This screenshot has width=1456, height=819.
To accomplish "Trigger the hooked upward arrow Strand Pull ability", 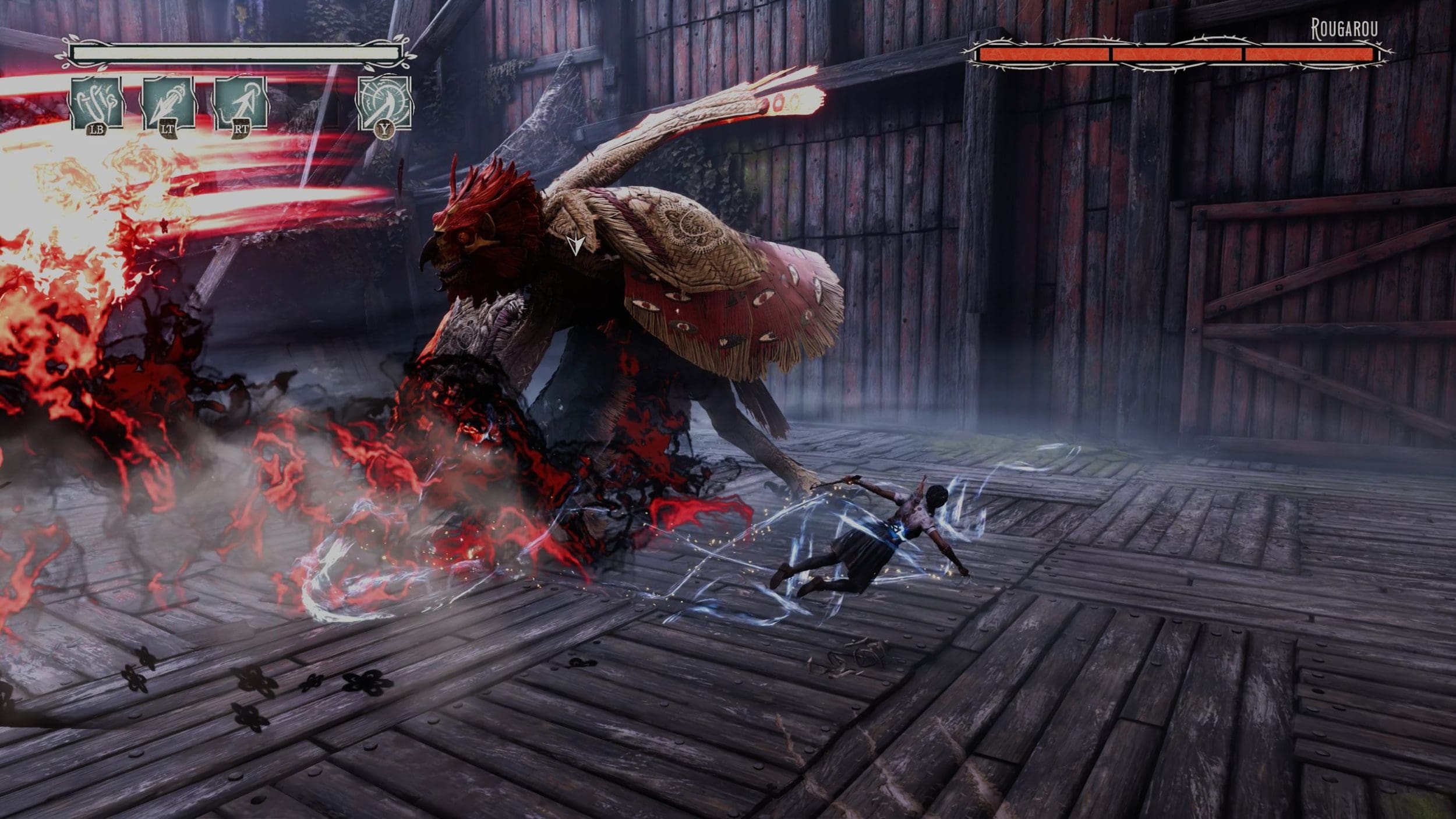I will coord(241,103).
